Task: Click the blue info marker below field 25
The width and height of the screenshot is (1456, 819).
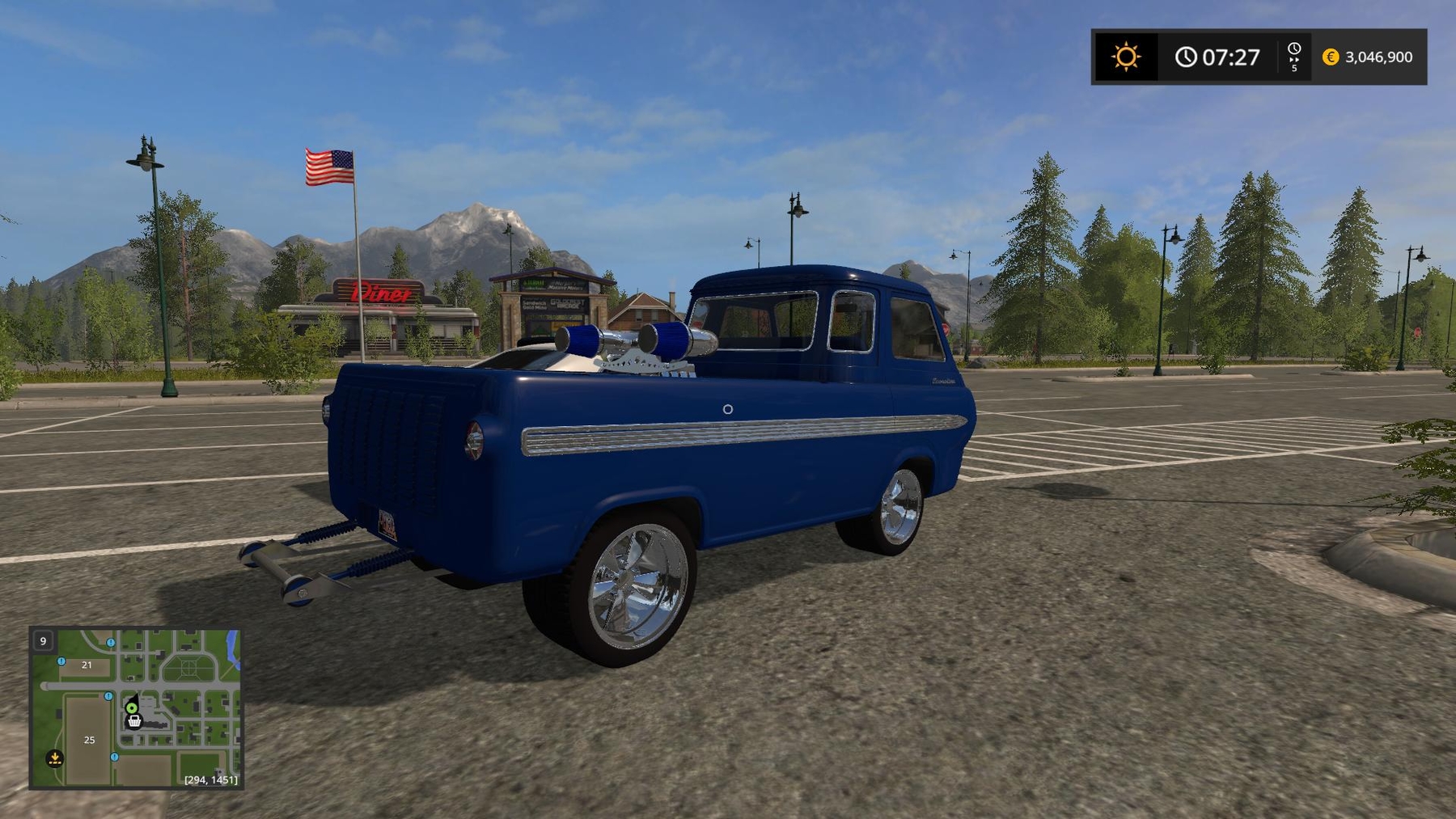Action: 115,757
